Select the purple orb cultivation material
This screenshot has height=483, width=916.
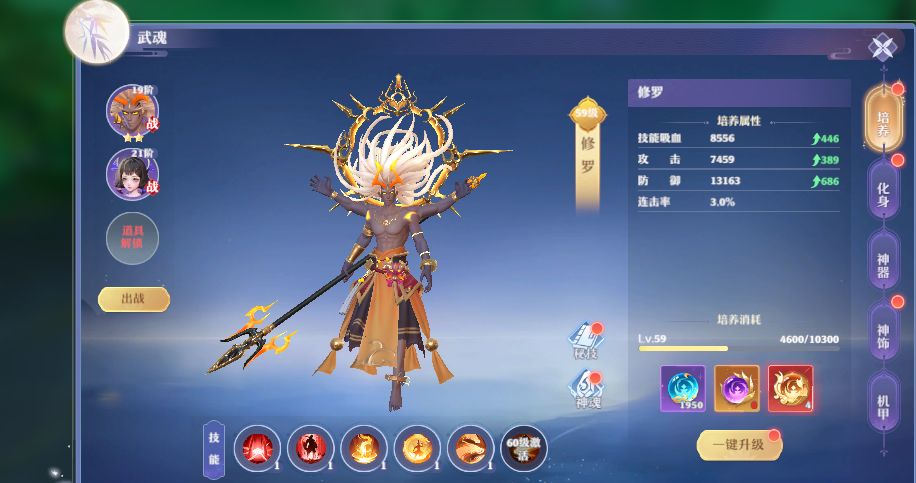(x=737, y=388)
